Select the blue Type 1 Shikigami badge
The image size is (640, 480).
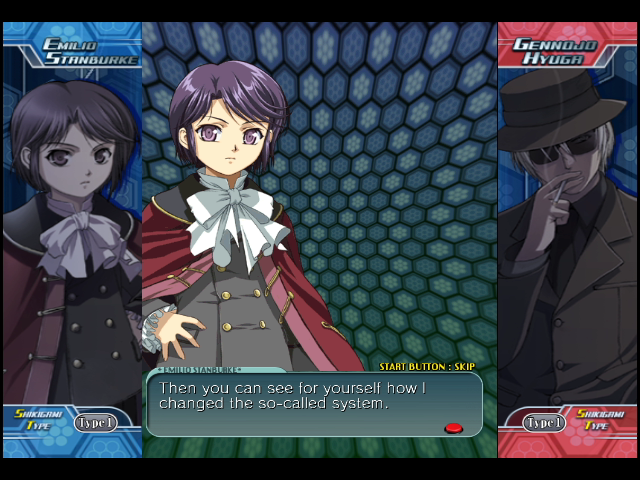pyautogui.click(x=95, y=423)
